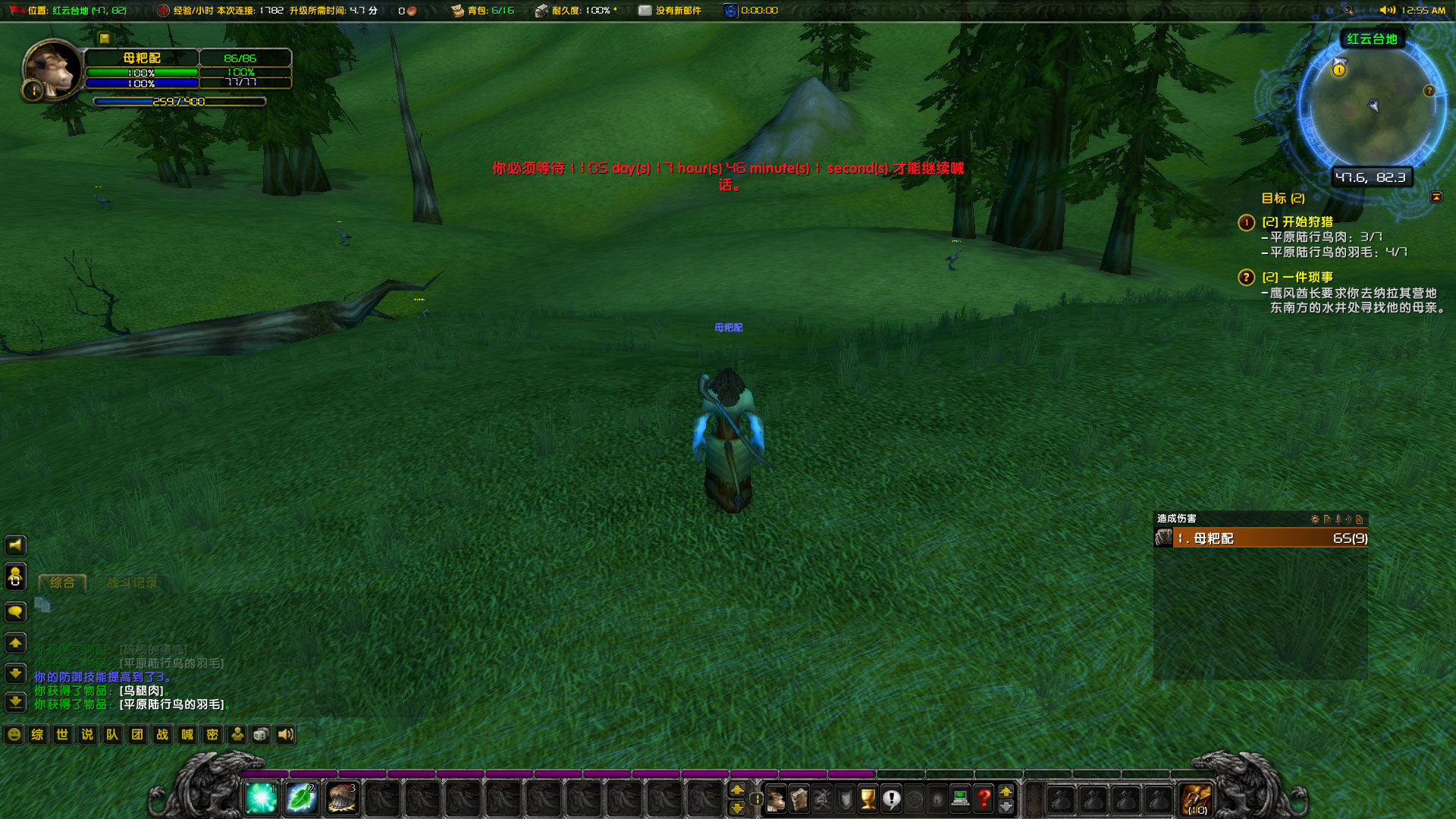Use the slot 3 action bar item
1456x819 pixels.
point(341,798)
